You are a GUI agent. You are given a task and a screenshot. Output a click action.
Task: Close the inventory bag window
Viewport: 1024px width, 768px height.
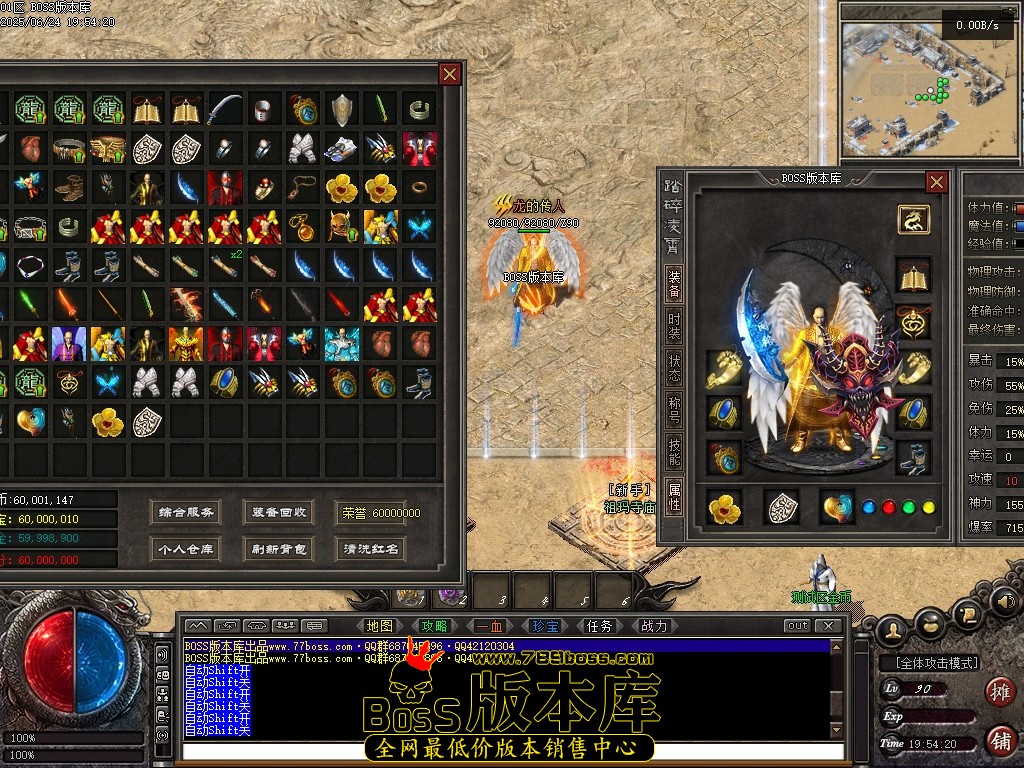450,74
